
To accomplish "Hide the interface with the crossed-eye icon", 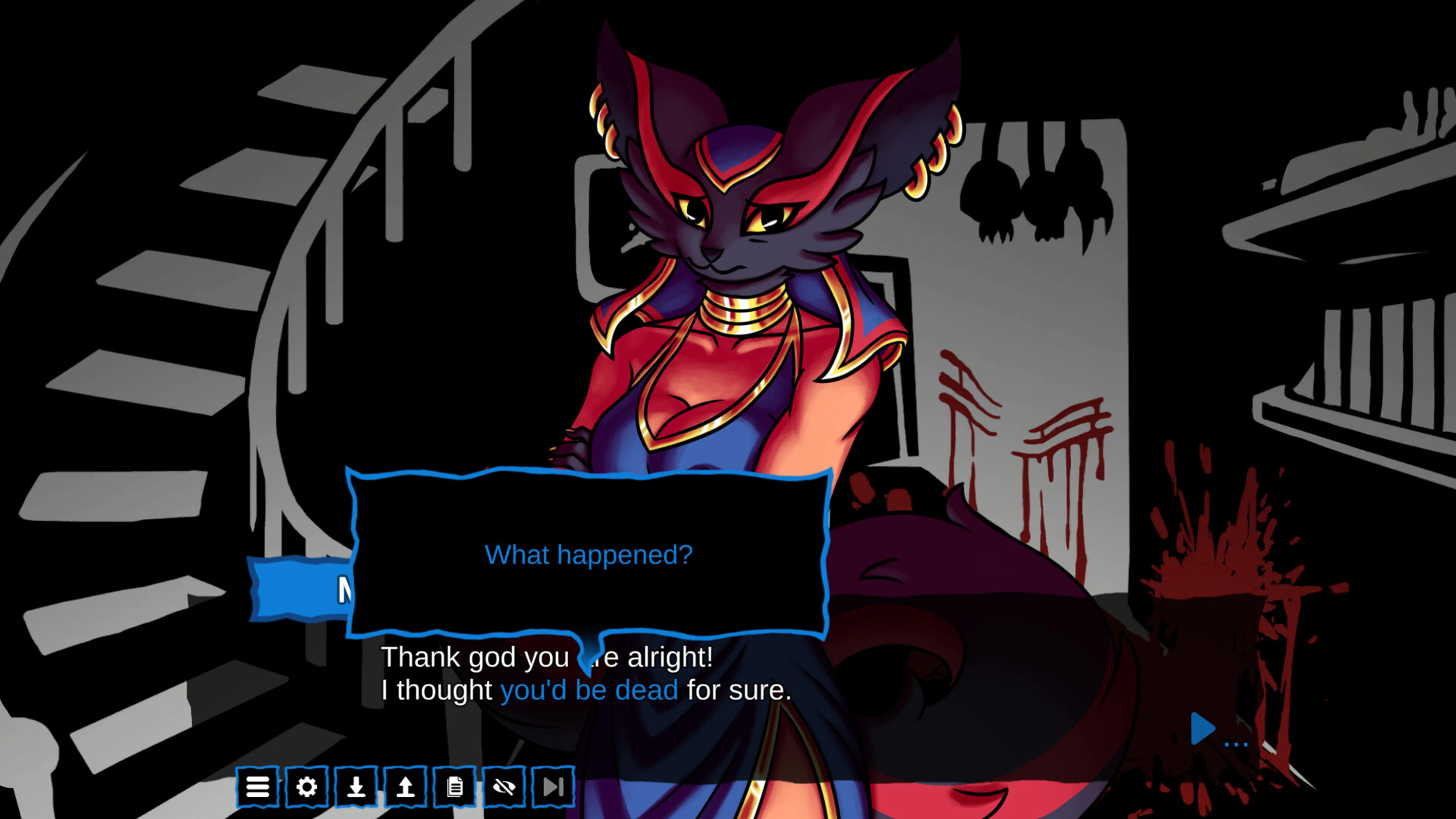I will point(504,786).
